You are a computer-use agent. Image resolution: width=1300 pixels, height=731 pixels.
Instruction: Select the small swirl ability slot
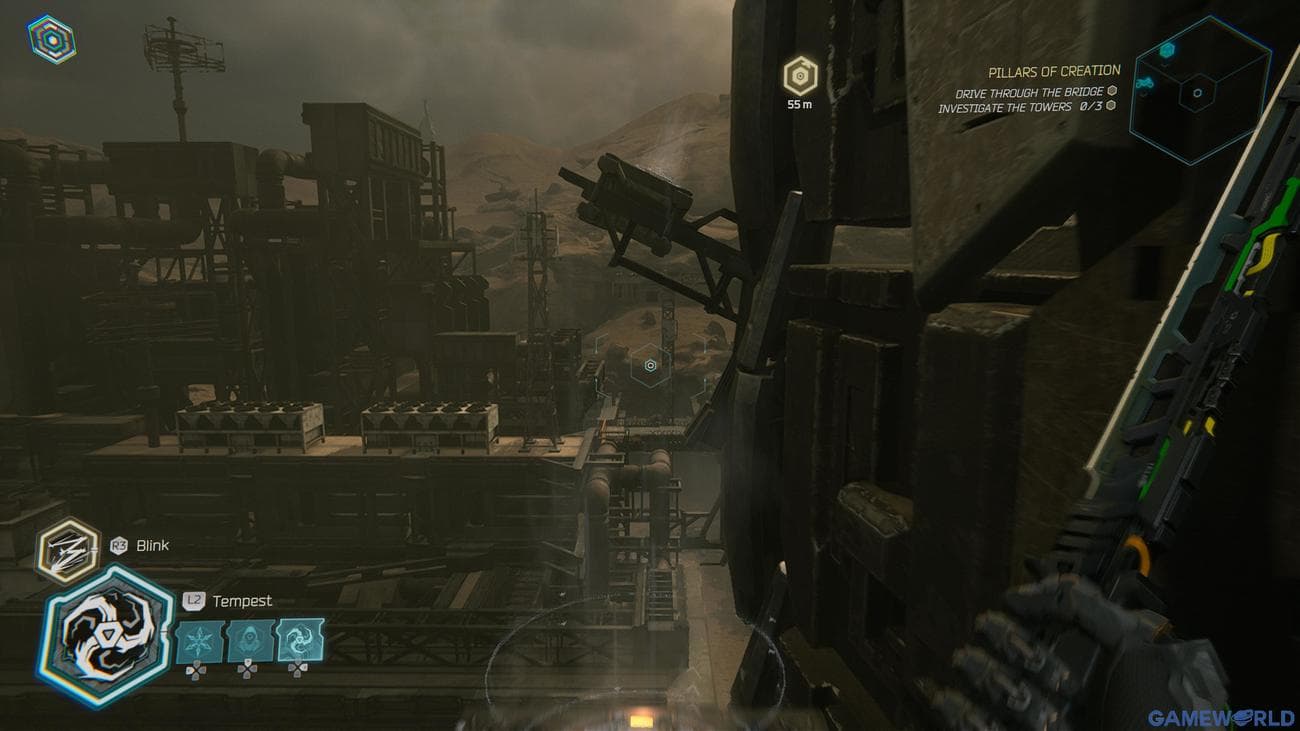(x=300, y=641)
